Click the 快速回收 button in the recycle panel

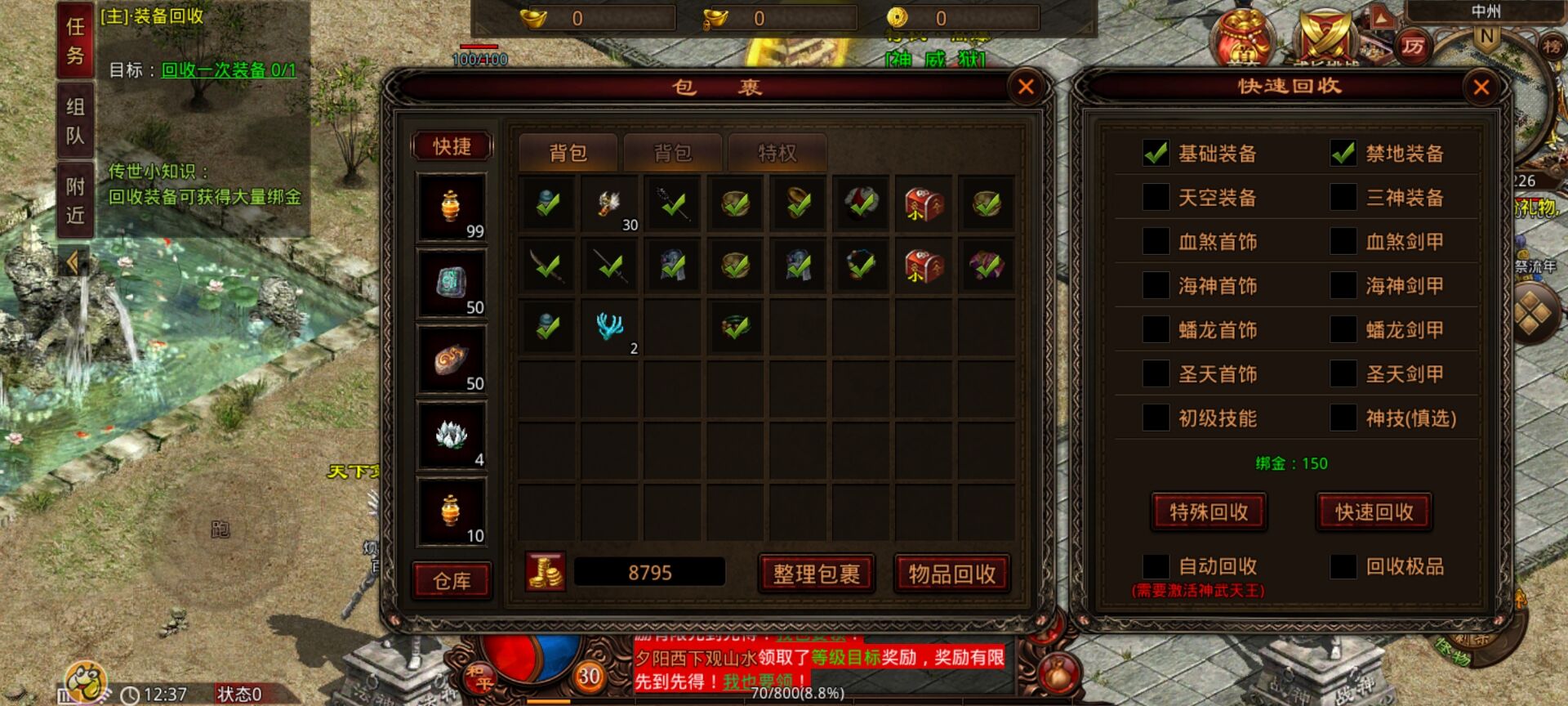(x=1373, y=512)
